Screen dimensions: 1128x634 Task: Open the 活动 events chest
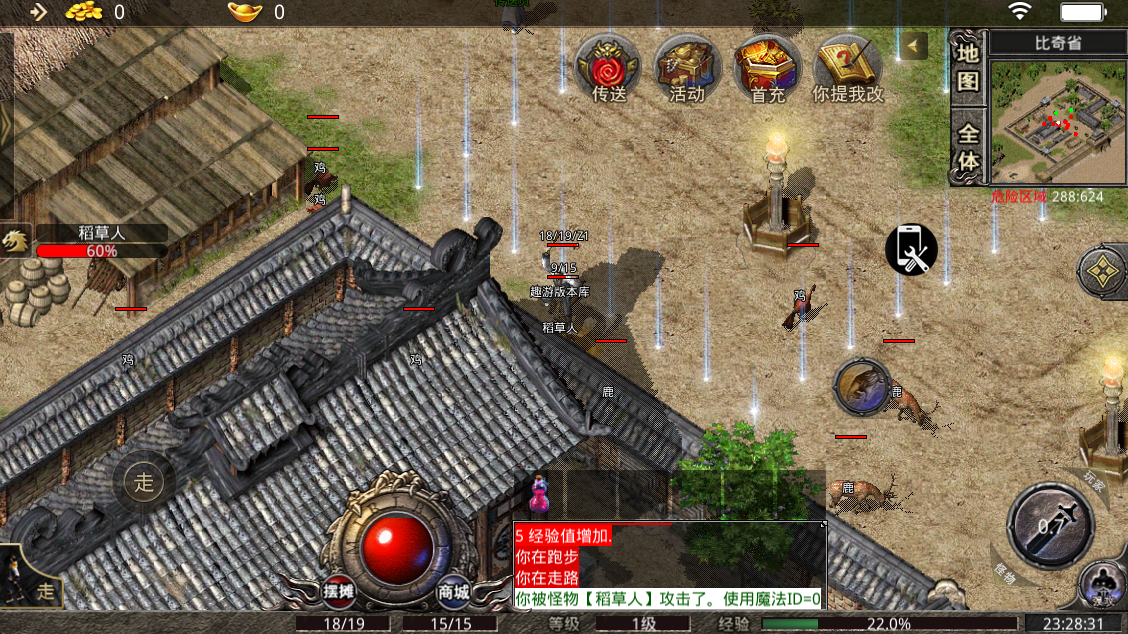click(687, 69)
